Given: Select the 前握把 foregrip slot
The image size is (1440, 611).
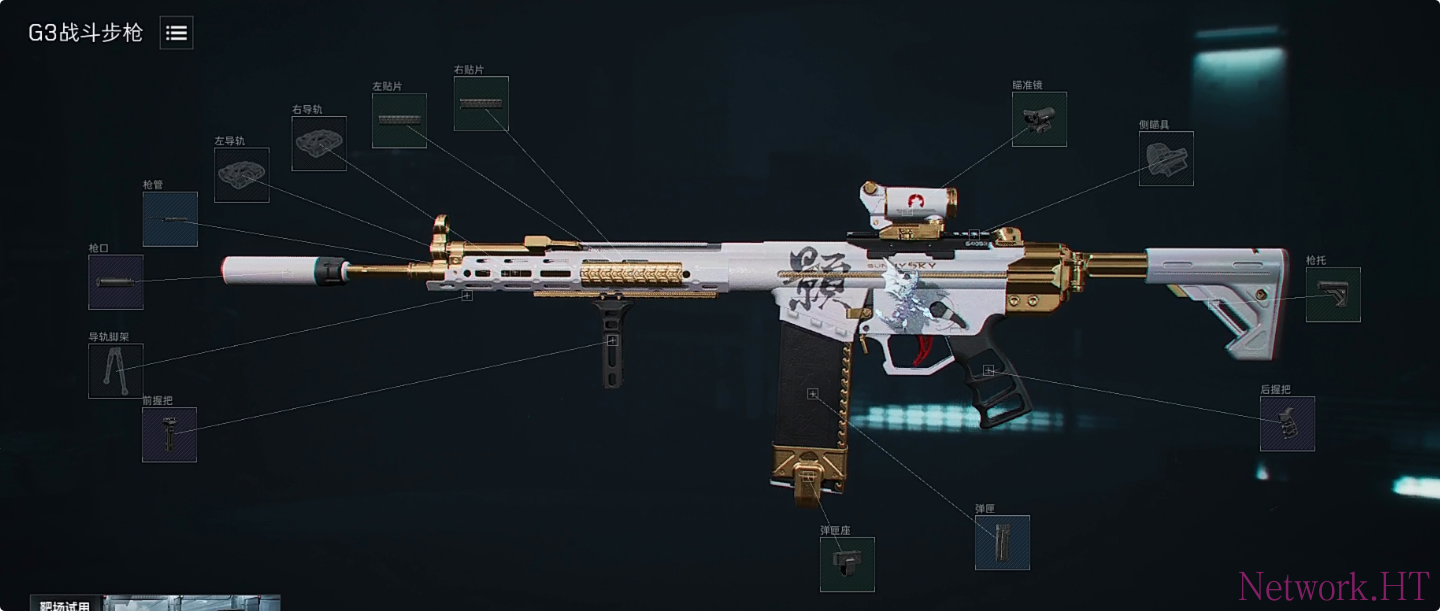Looking at the screenshot, I should coord(169,435).
